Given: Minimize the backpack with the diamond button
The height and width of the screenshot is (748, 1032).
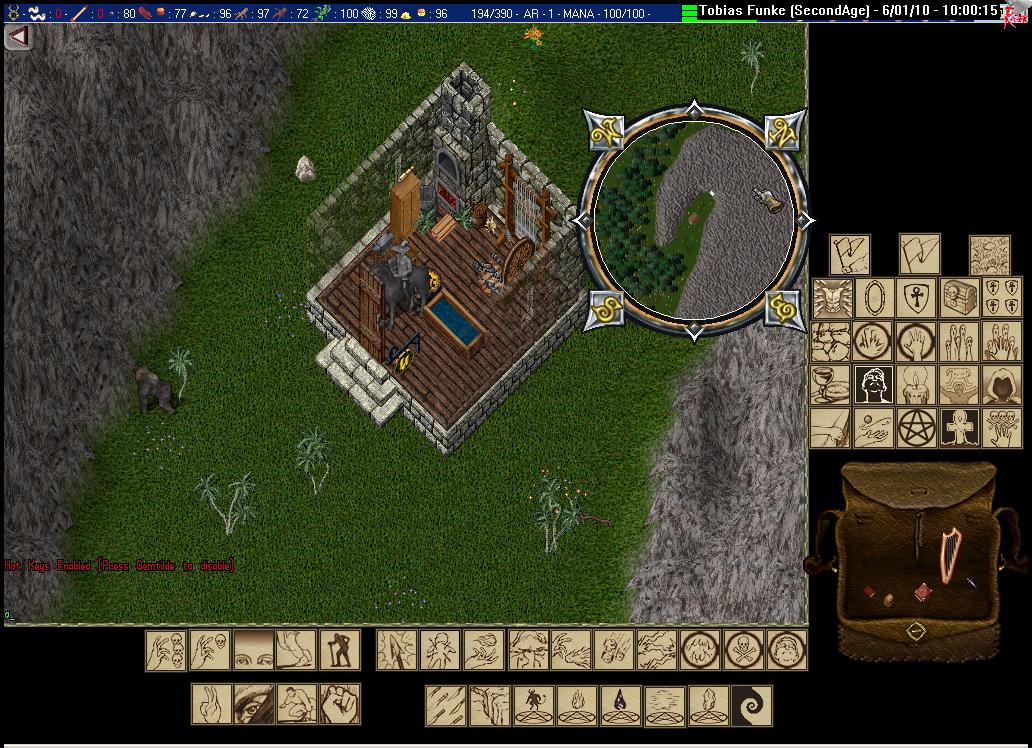Looking at the screenshot, I should click(915, 631).
